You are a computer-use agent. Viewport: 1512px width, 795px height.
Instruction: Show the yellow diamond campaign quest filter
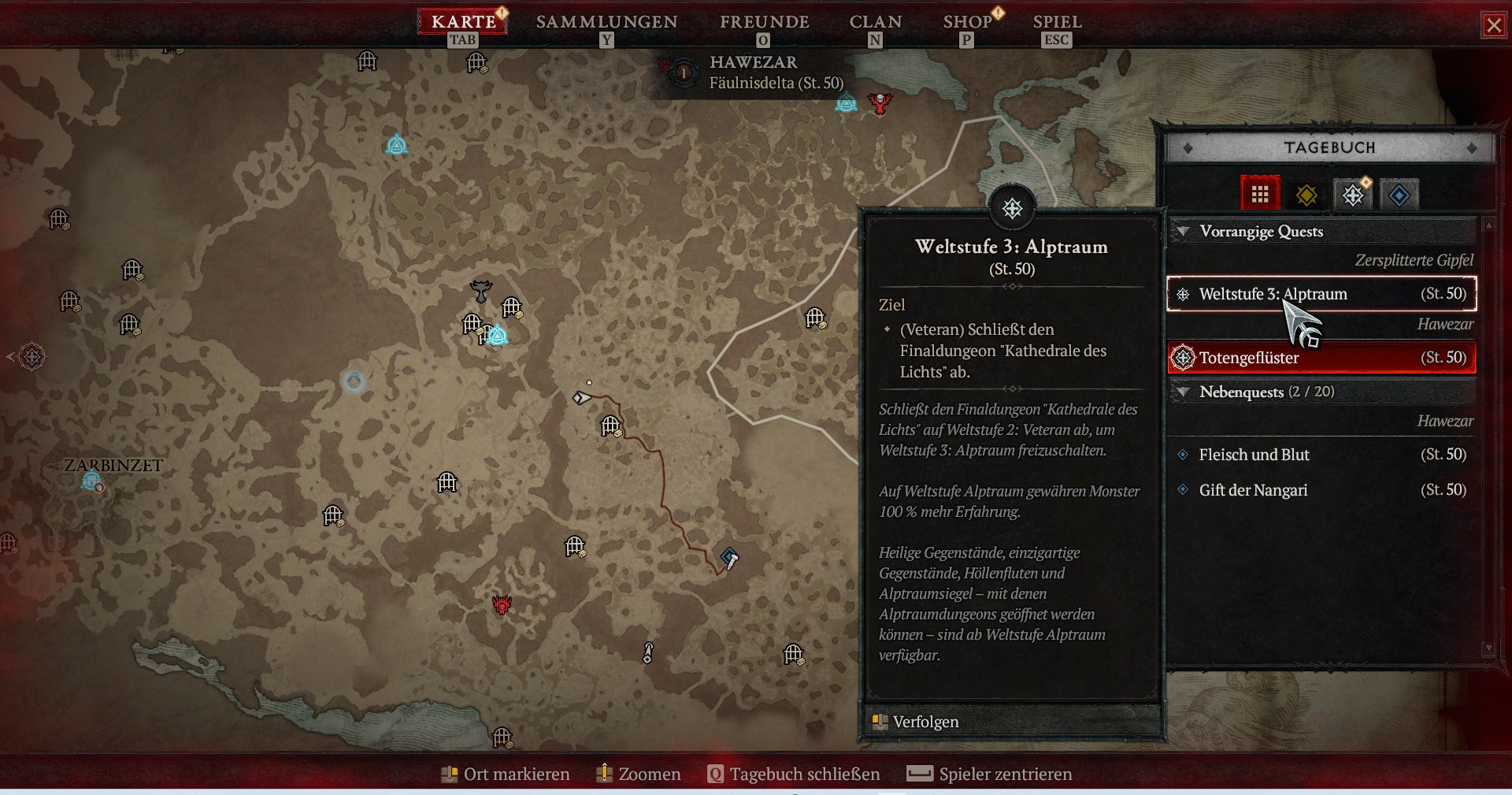[1306, 195]
